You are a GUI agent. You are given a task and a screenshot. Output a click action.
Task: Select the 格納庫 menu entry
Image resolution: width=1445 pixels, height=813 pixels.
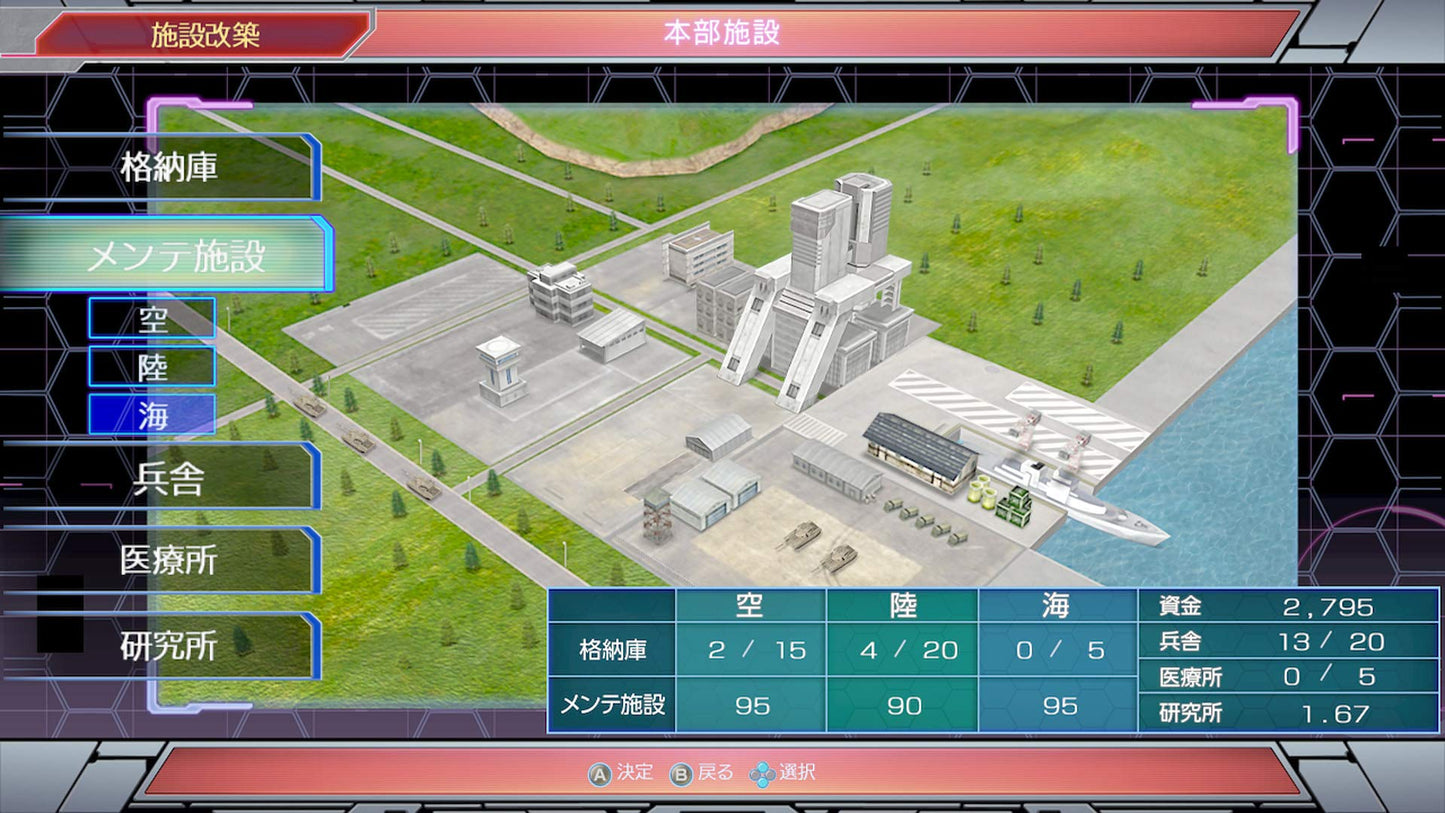[168, 167]
